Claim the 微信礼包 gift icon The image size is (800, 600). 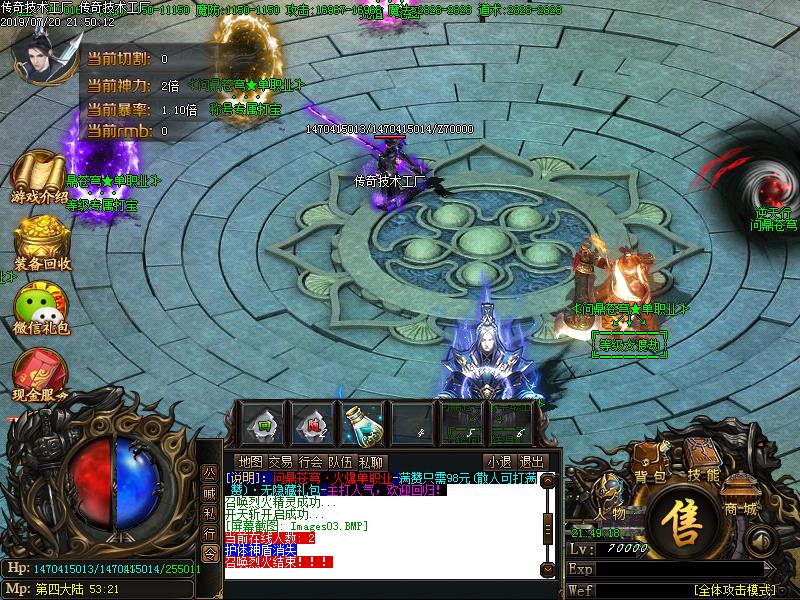click(41, 307)
